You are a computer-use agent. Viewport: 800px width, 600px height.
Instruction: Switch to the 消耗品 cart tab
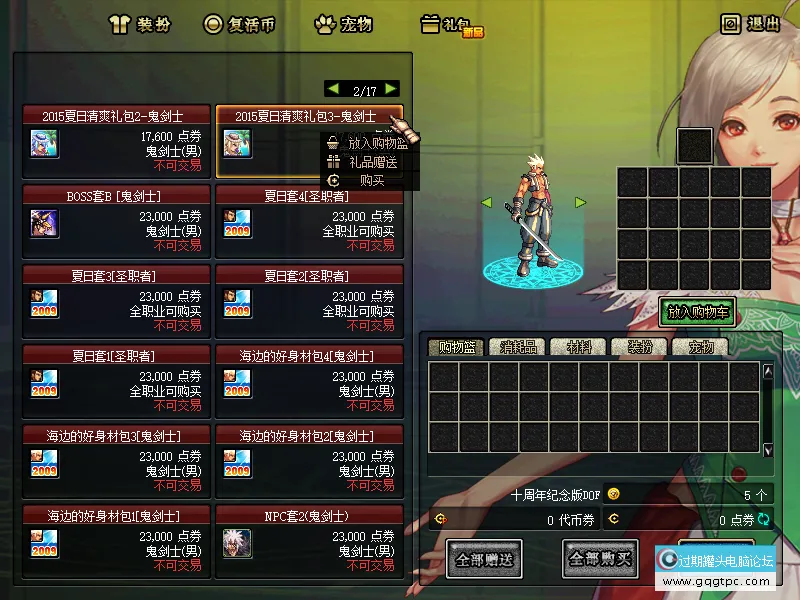(x=518, y=347)
